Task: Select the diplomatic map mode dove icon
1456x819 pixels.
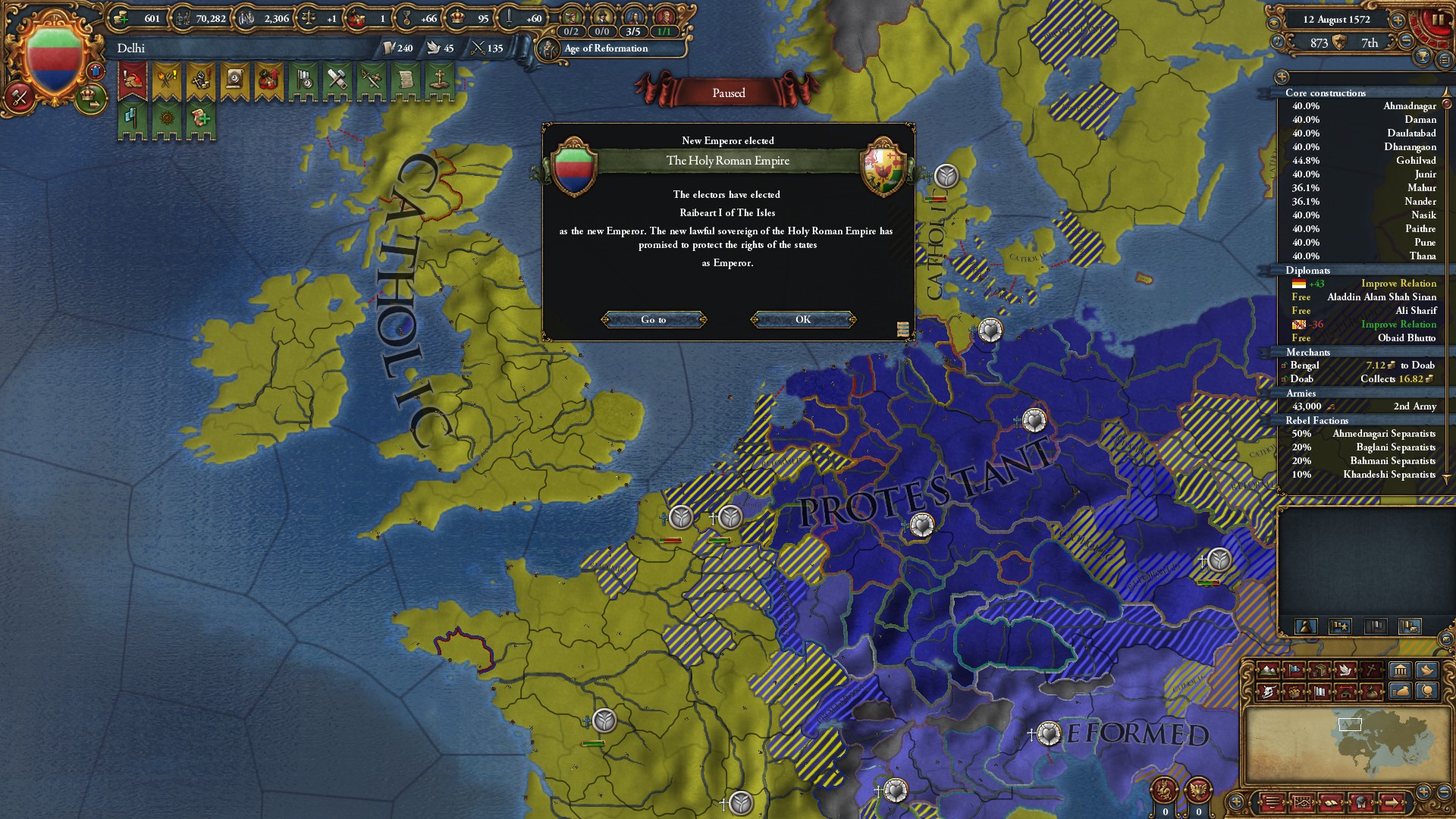Action: click(x=1347, y=670)
